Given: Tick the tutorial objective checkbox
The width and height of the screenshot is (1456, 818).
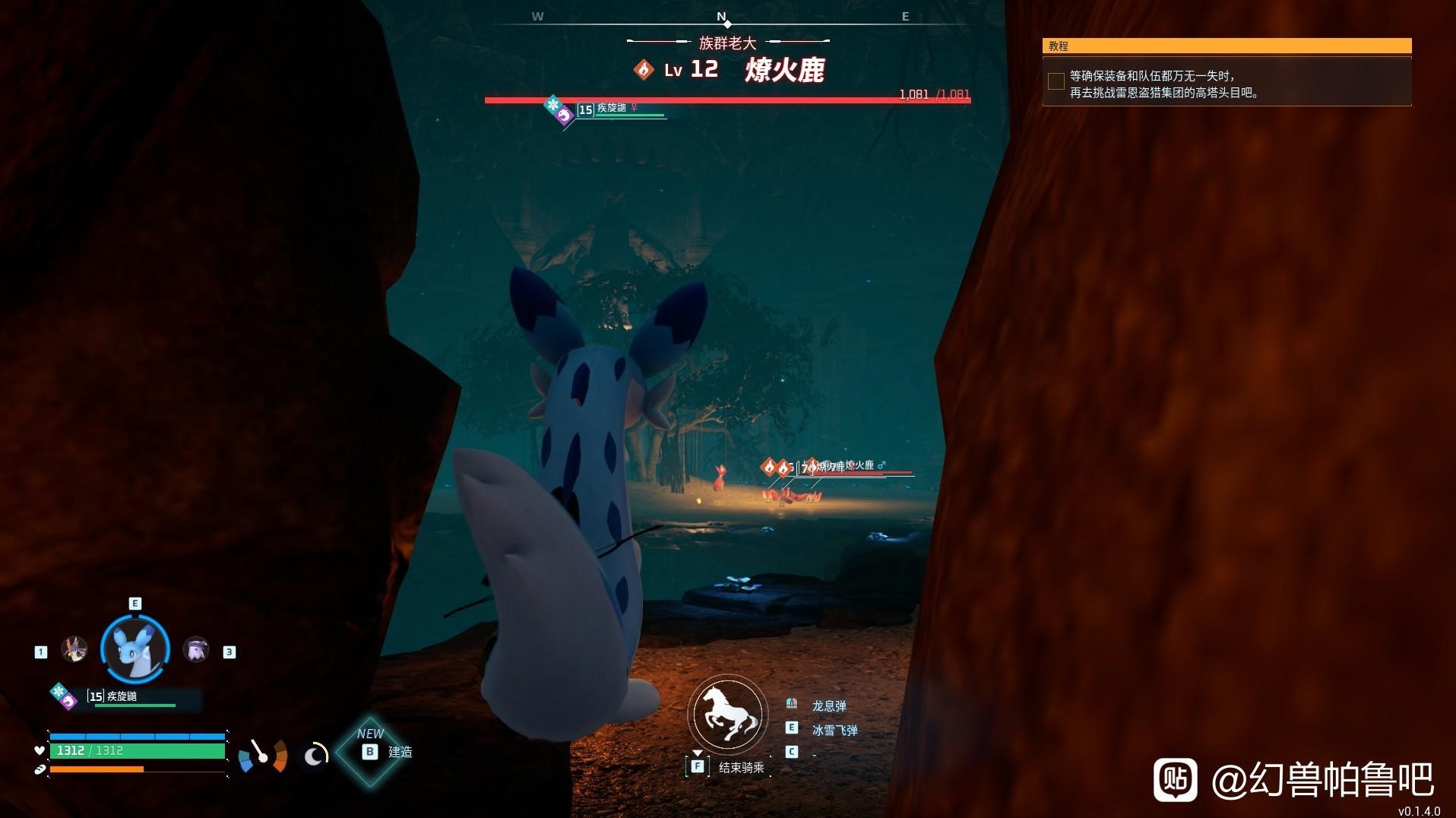Looking at the screenshot, I should [1056, 82].
